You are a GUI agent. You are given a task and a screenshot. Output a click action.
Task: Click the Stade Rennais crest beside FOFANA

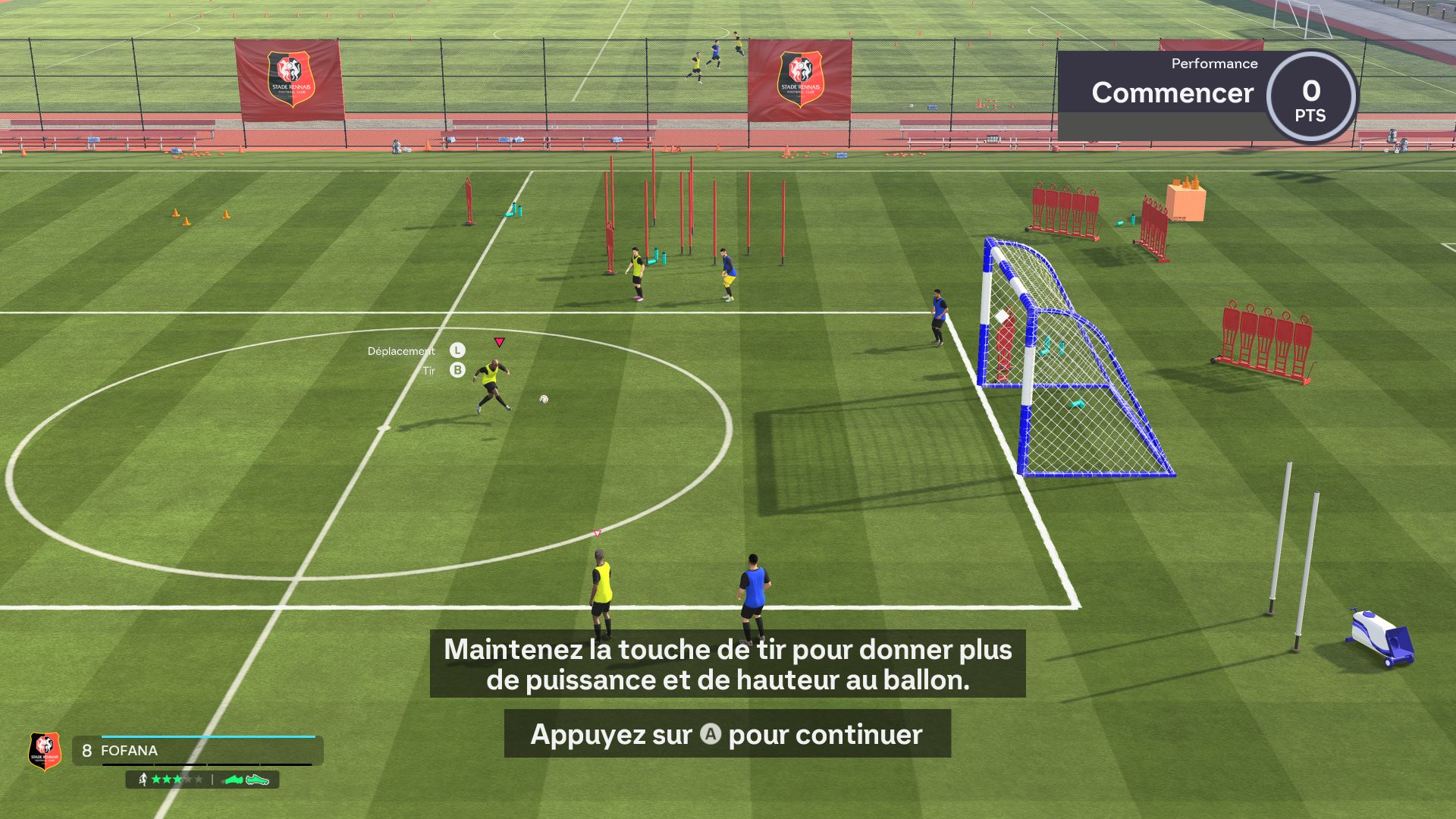point(45,750)
